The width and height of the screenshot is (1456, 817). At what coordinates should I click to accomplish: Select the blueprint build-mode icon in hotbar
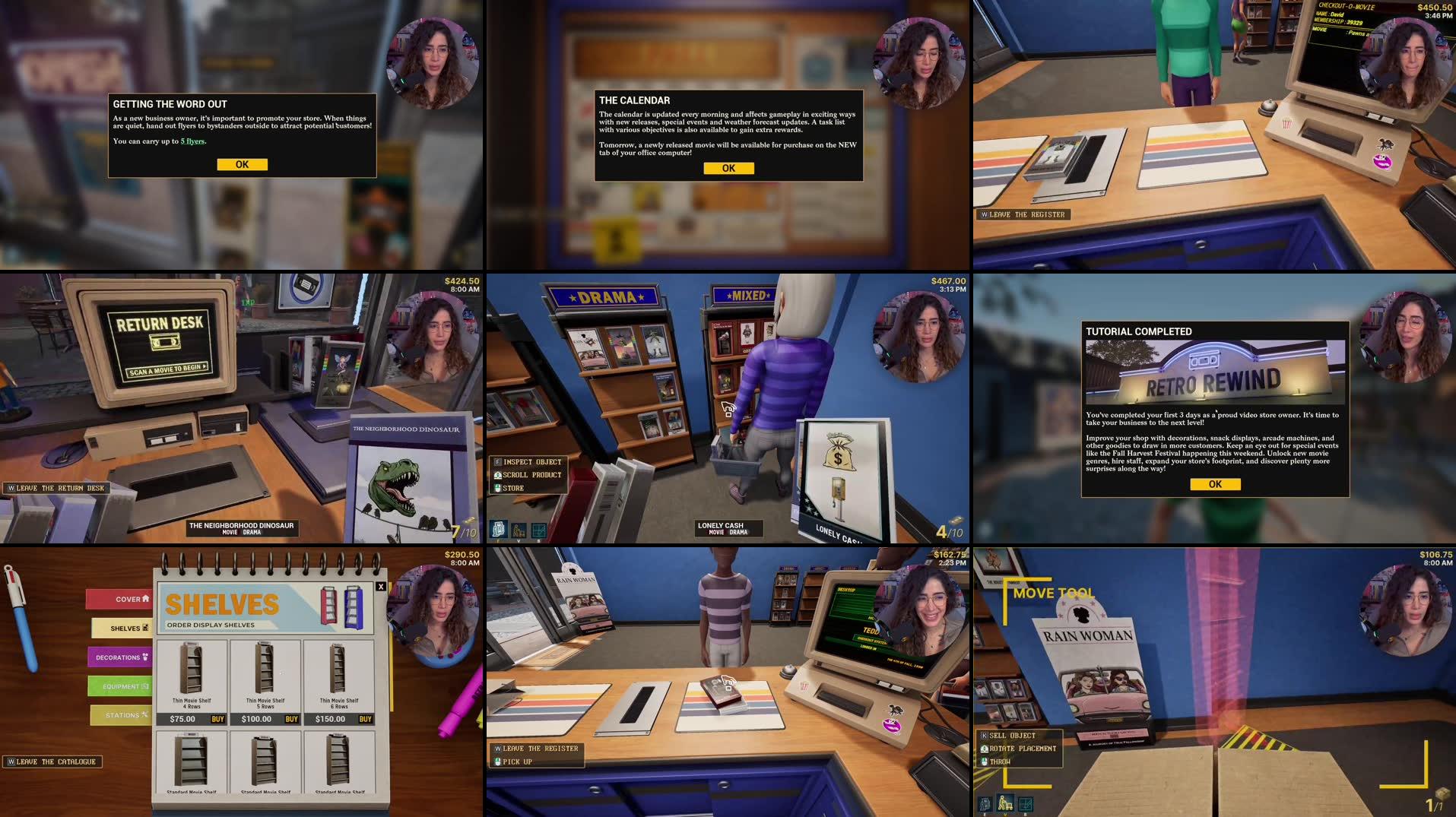click(x=1026, y=803)
